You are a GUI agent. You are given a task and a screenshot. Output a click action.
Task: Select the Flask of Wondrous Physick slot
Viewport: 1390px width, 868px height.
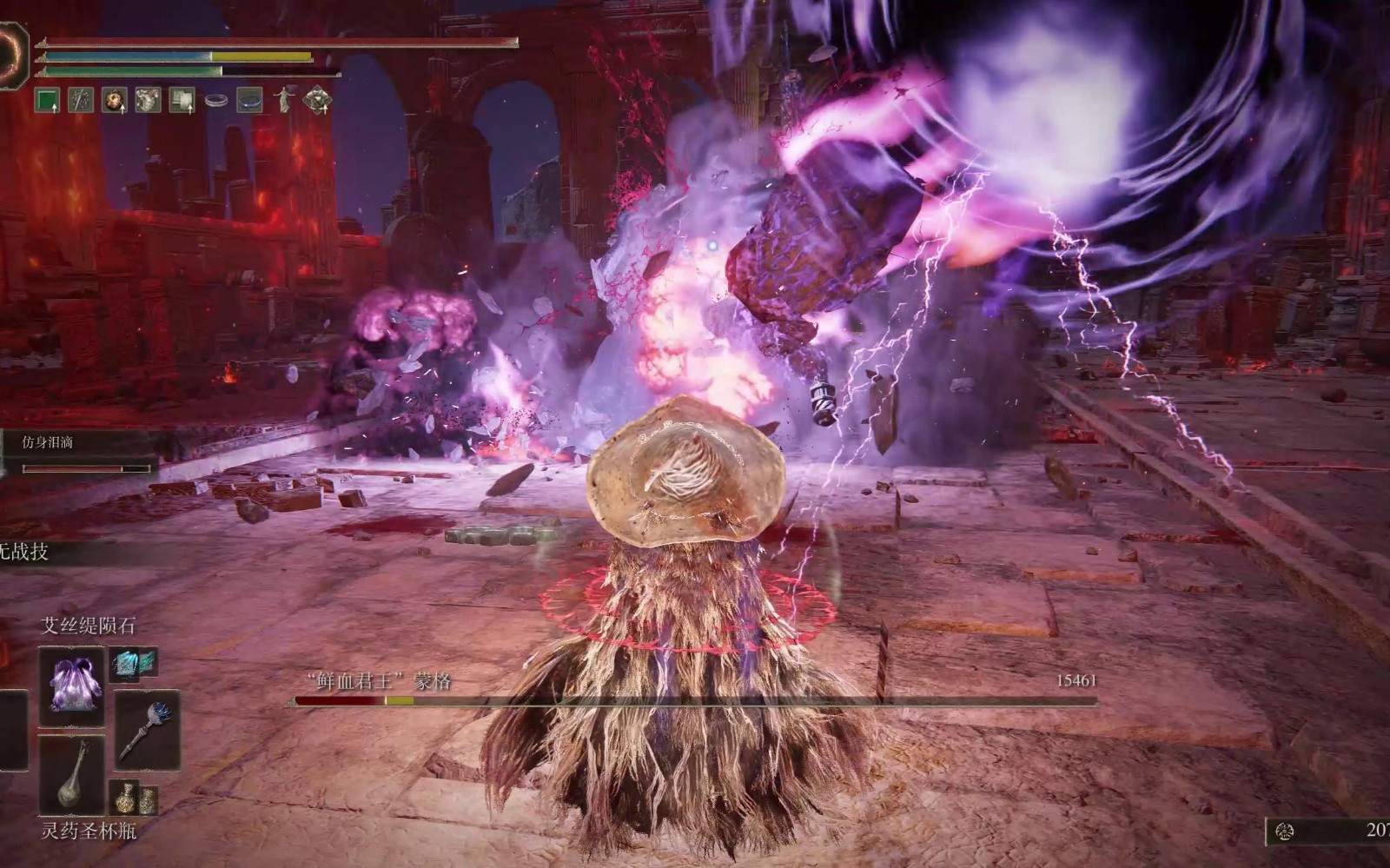[x=71, y=776]
